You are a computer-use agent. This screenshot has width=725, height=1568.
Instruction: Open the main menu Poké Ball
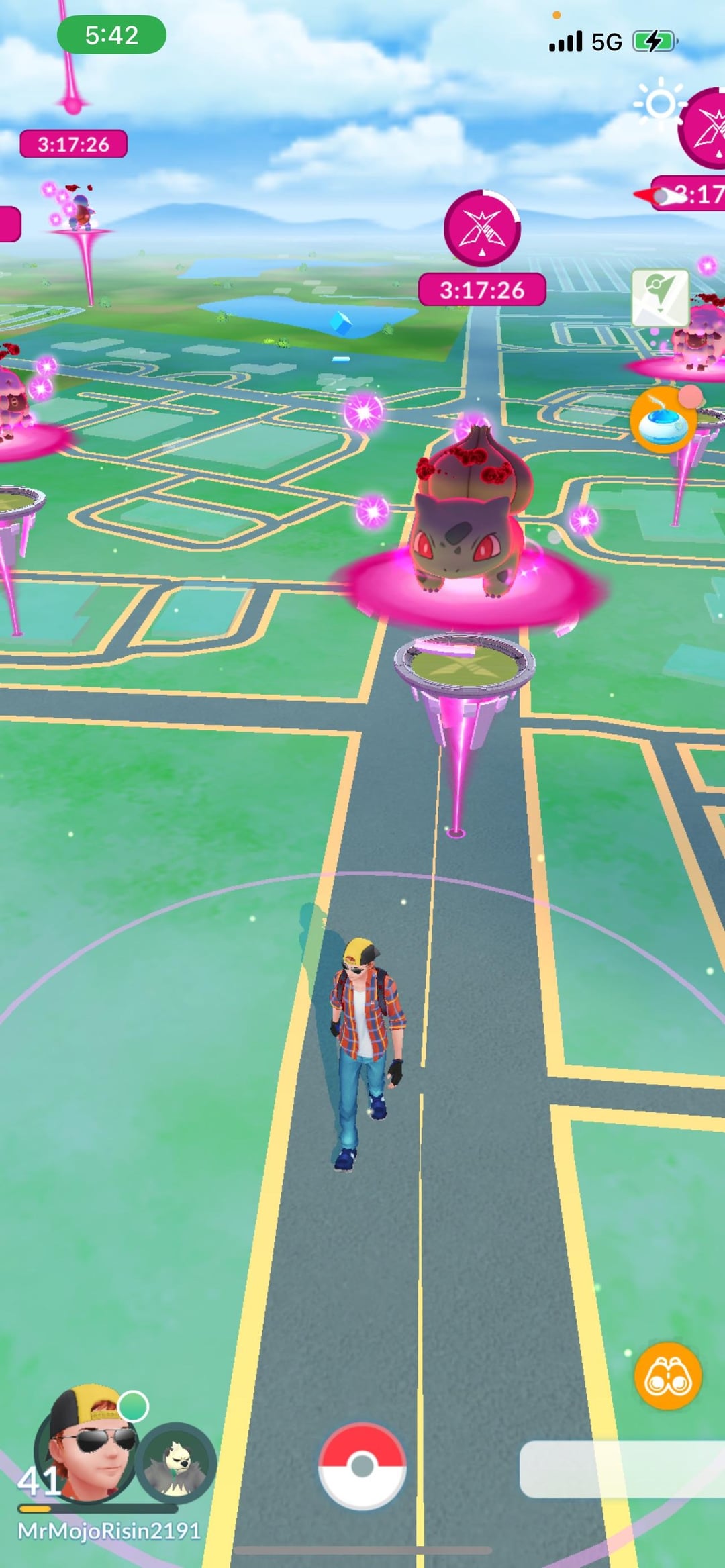362,1465
